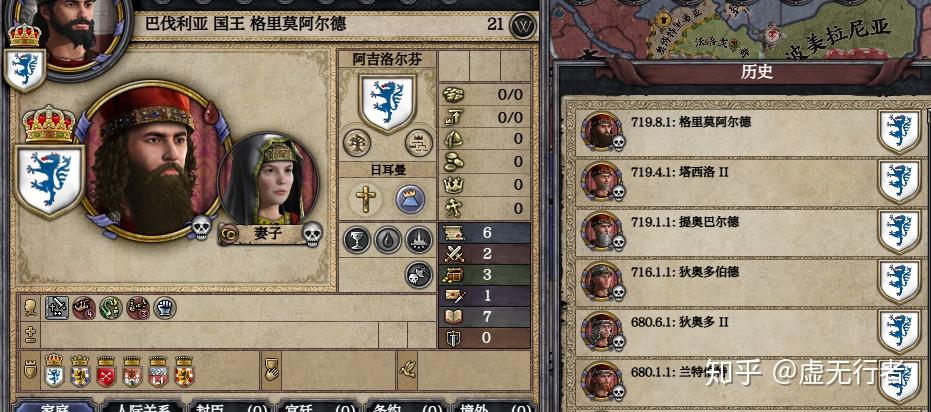Image resolution: width=931 pixels, height=412 pixels.
Task: Click the first crowned title shield
Action: (54, 369)
